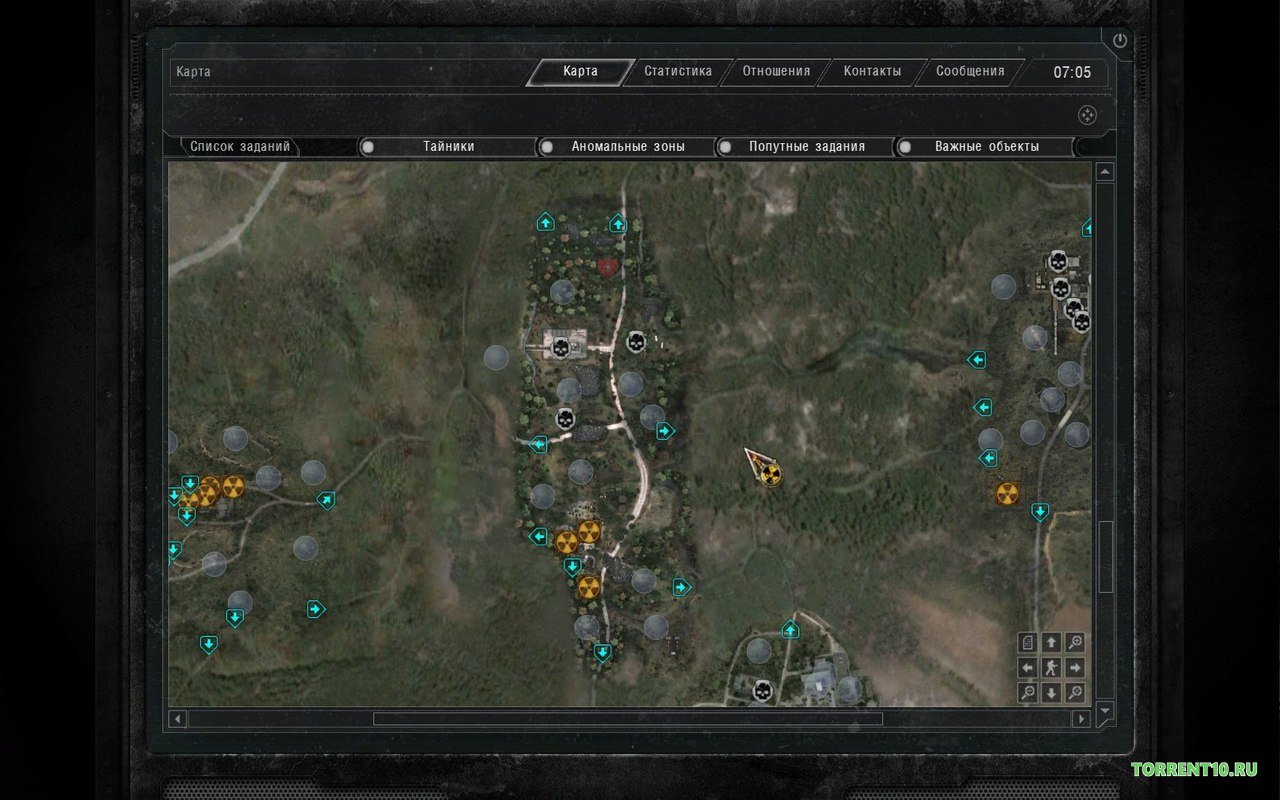The height and width of the screenshot is (800, 1280).
Task: Close the PDA with the power button
Action: (1119, 41)
